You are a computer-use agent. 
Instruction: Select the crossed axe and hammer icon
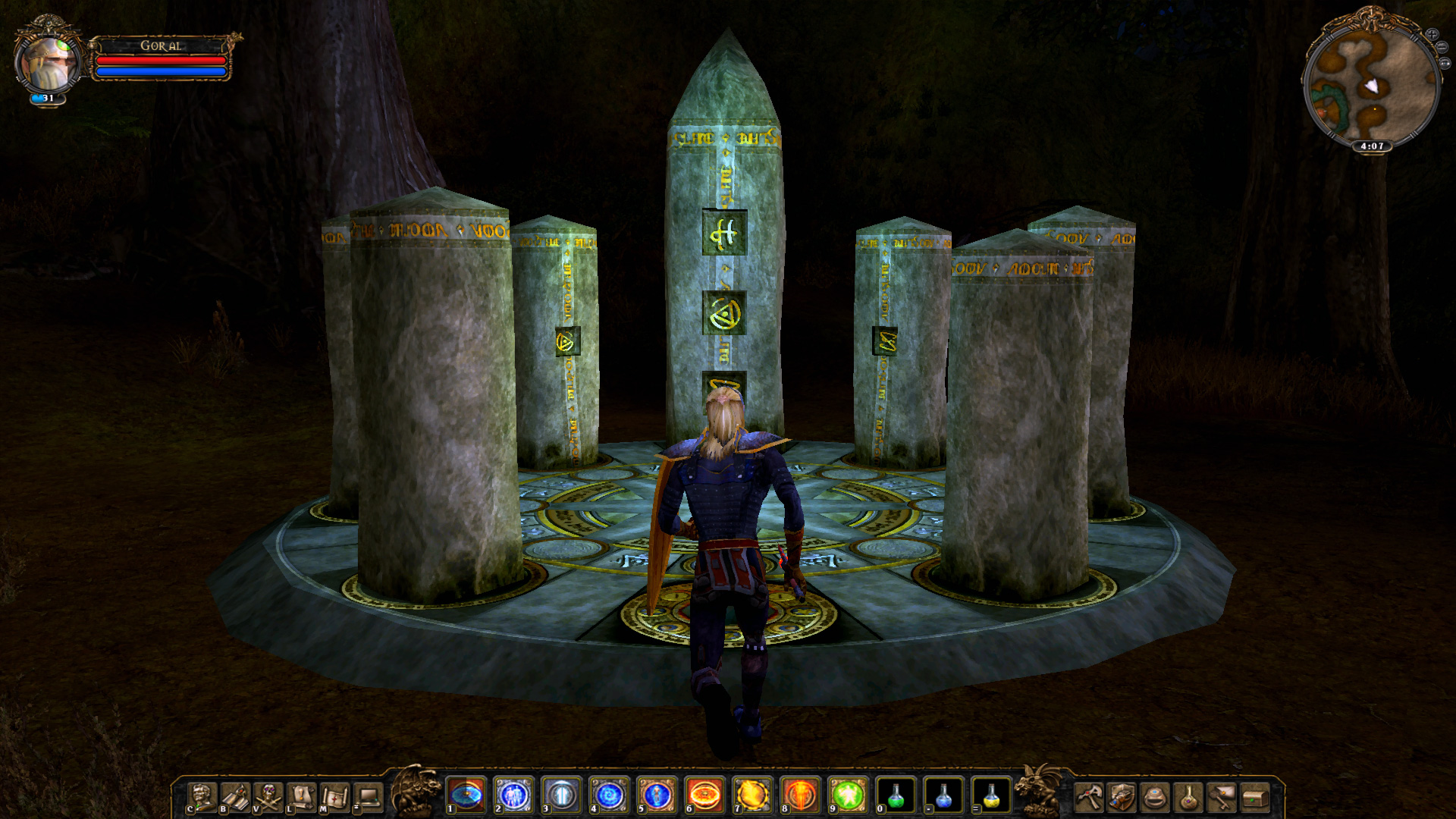click(1088, 798)
